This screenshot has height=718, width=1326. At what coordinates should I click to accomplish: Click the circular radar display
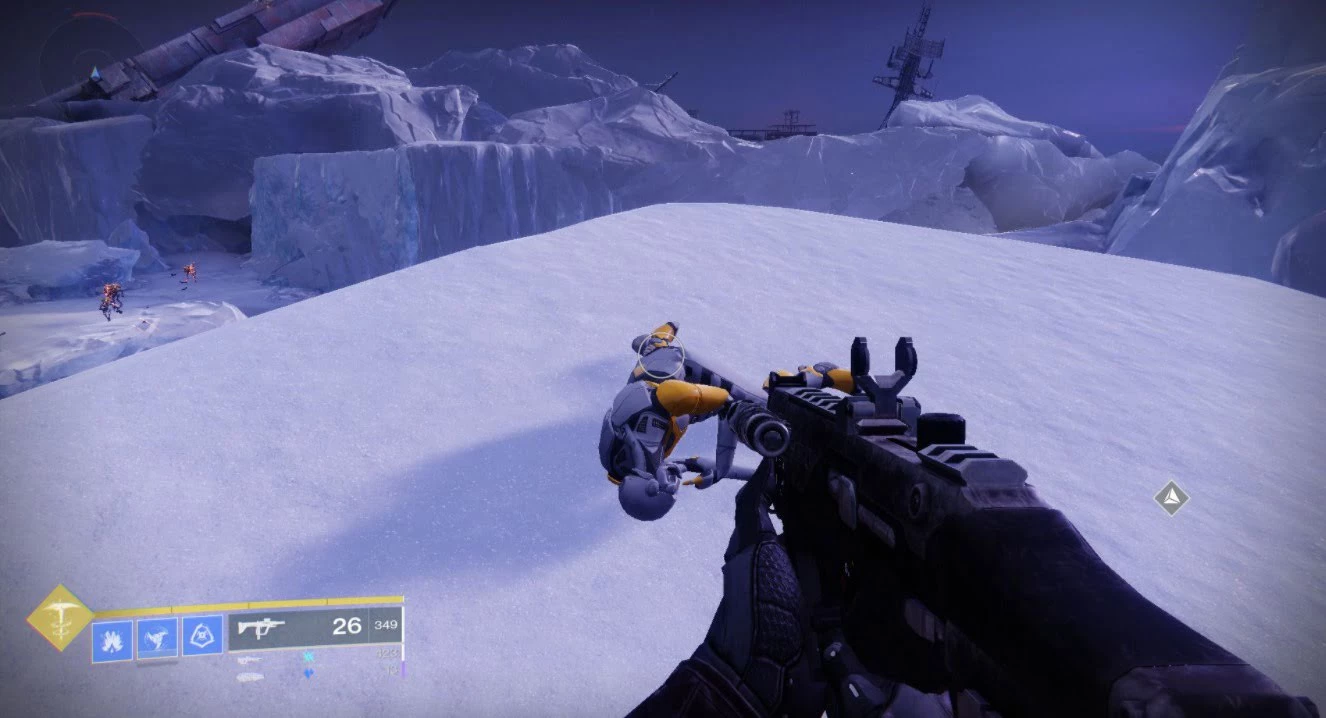(92, 58)
